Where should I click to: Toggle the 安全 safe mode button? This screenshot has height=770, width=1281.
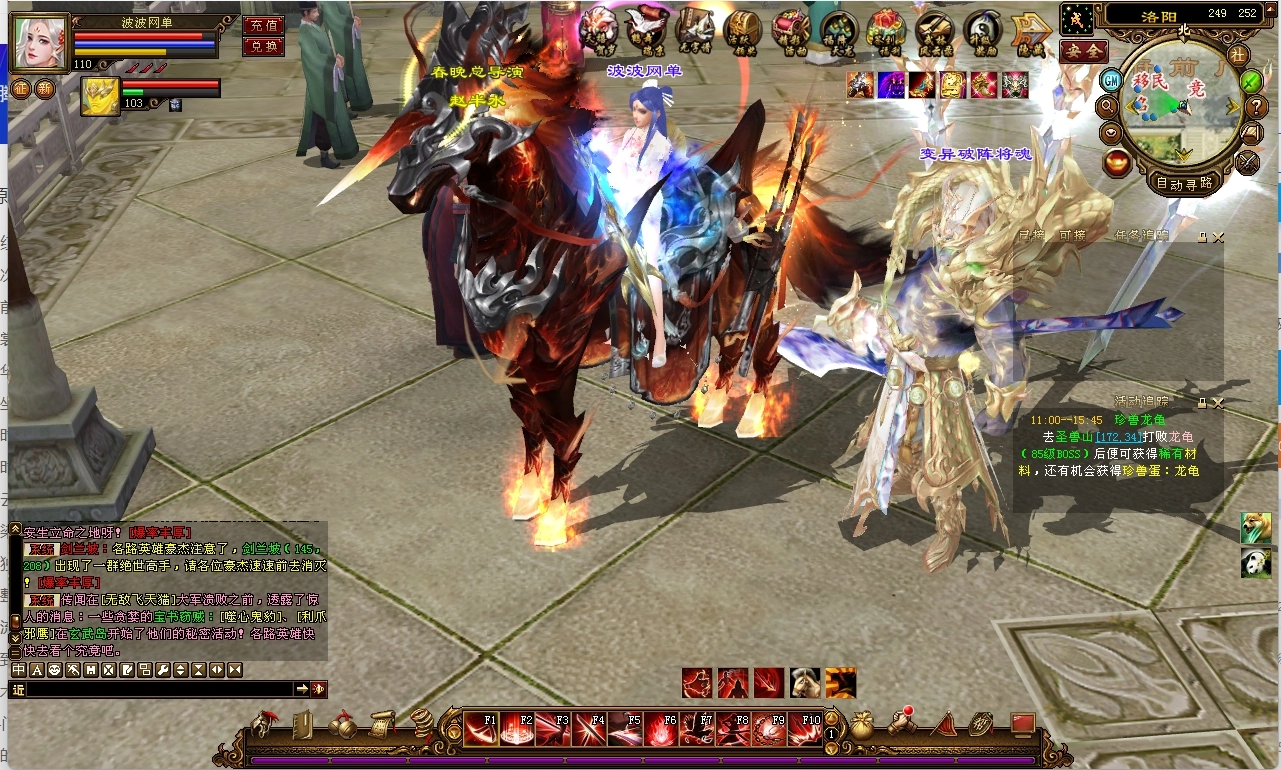click(x=1083, y=50)
